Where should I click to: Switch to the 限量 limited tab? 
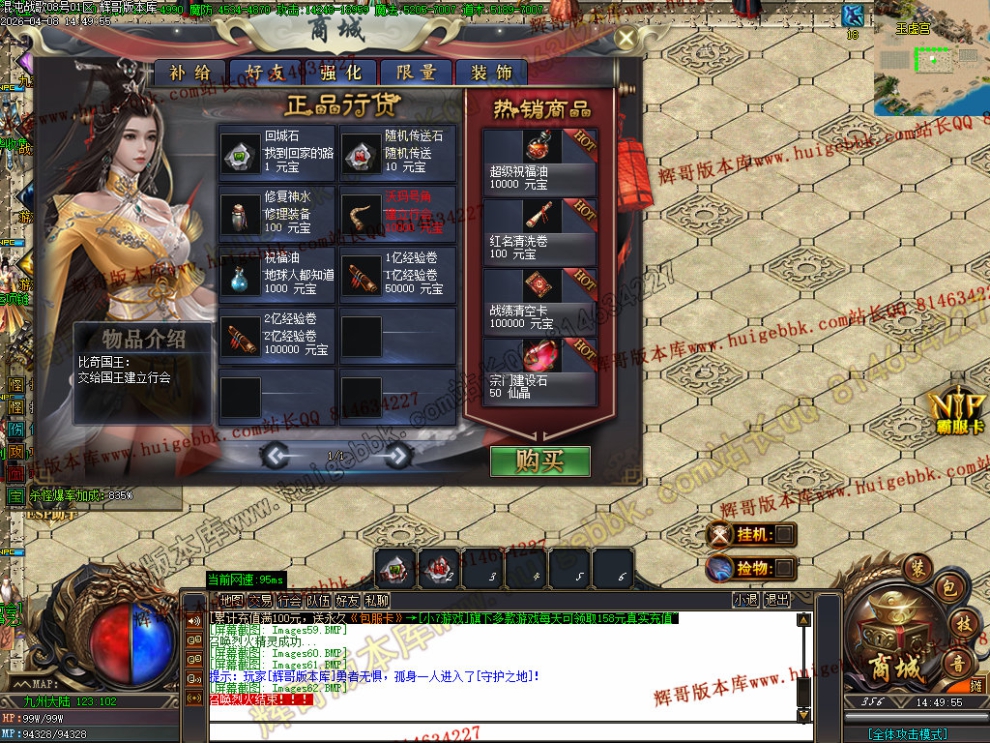pyautogui.click(x=415, y=72)
